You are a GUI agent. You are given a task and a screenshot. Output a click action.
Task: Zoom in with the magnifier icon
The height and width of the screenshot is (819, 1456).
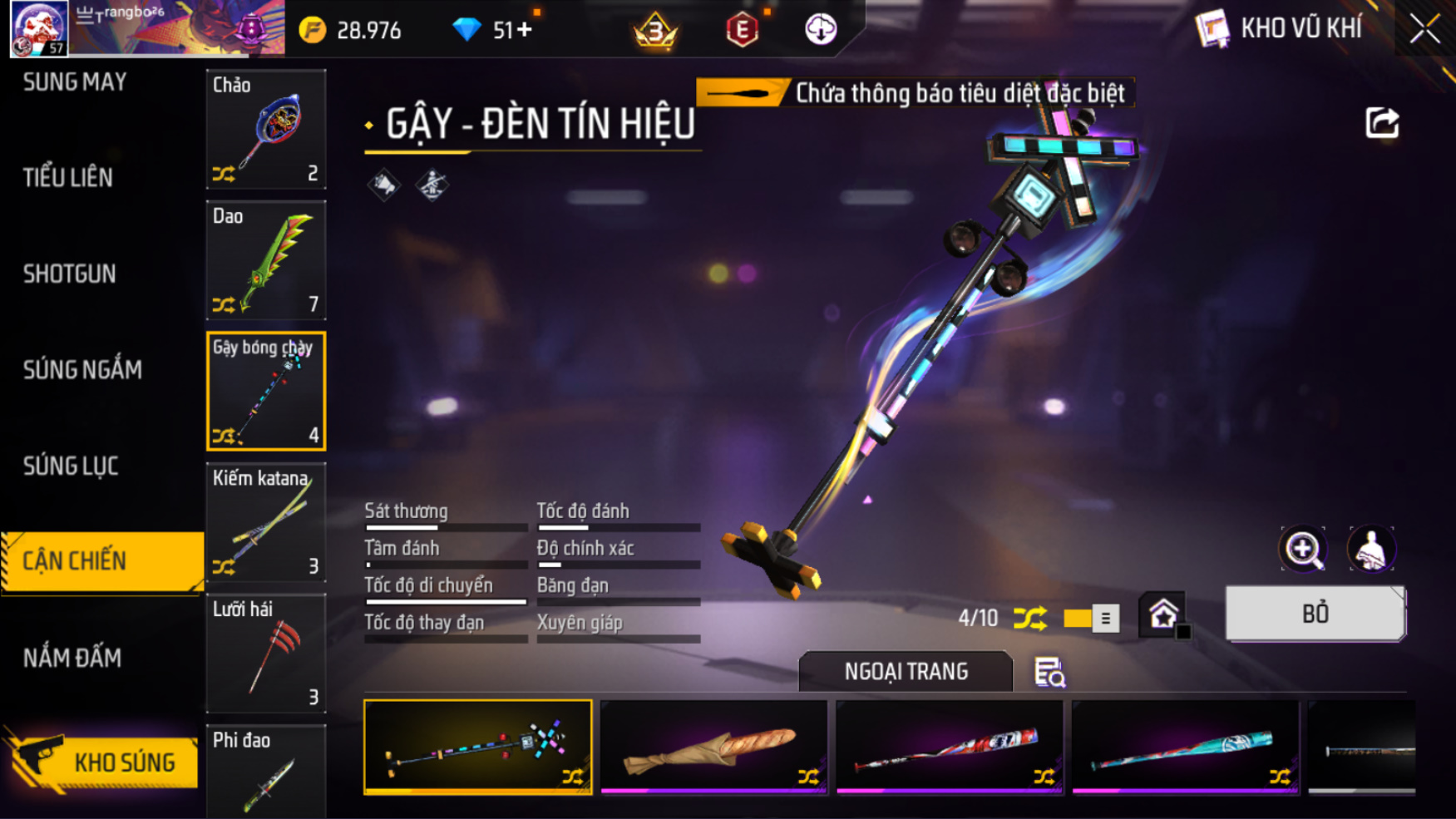pos(1303,549)
